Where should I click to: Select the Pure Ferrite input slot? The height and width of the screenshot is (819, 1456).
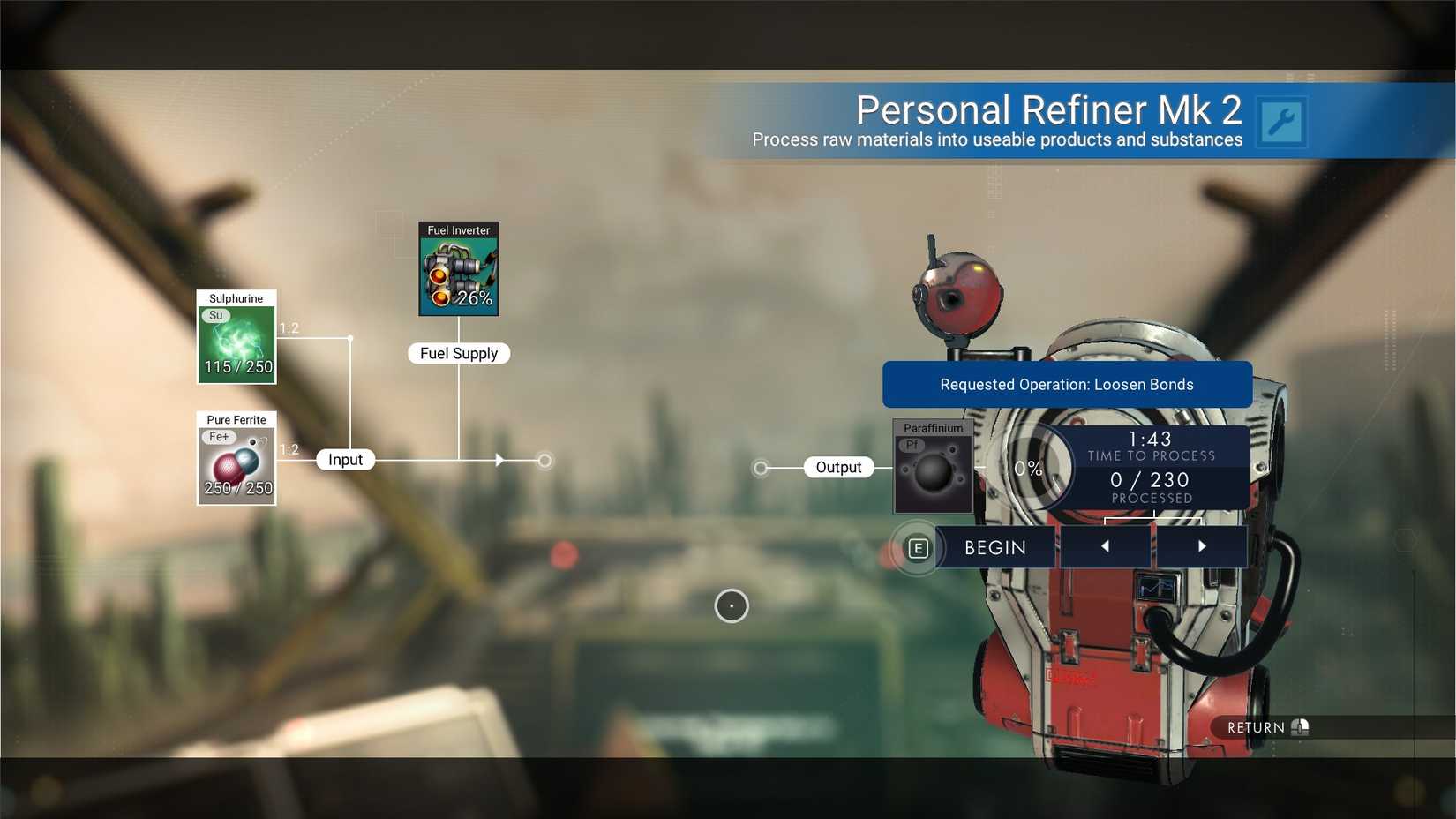coord(236,462)
